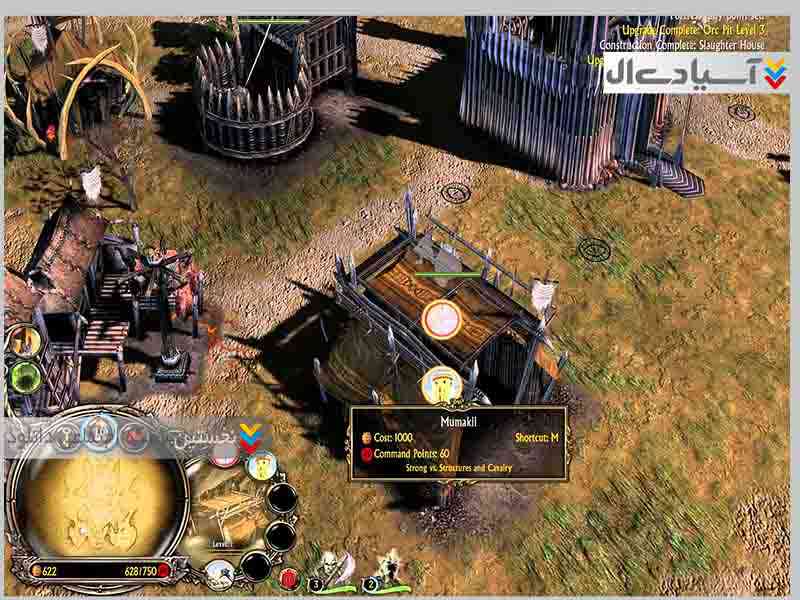Queue a Mumakil from the command ring icon

point(260,465)
